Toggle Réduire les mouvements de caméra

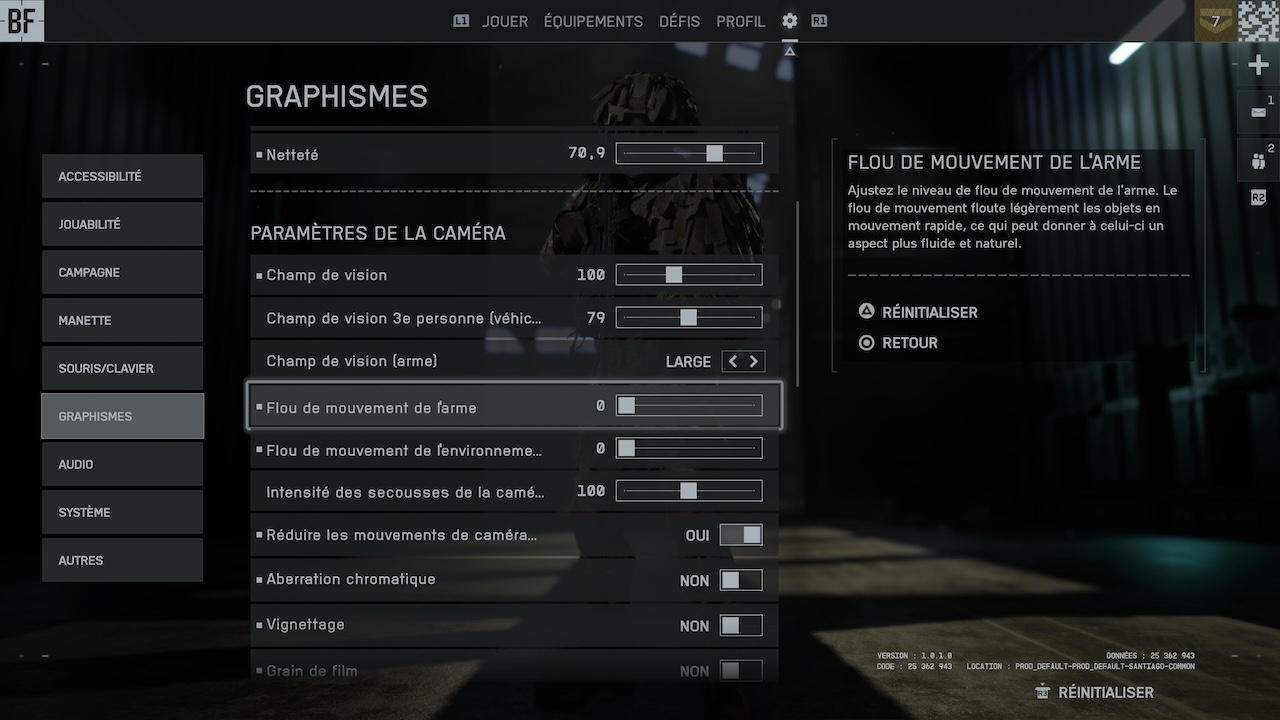pos(741,535)
